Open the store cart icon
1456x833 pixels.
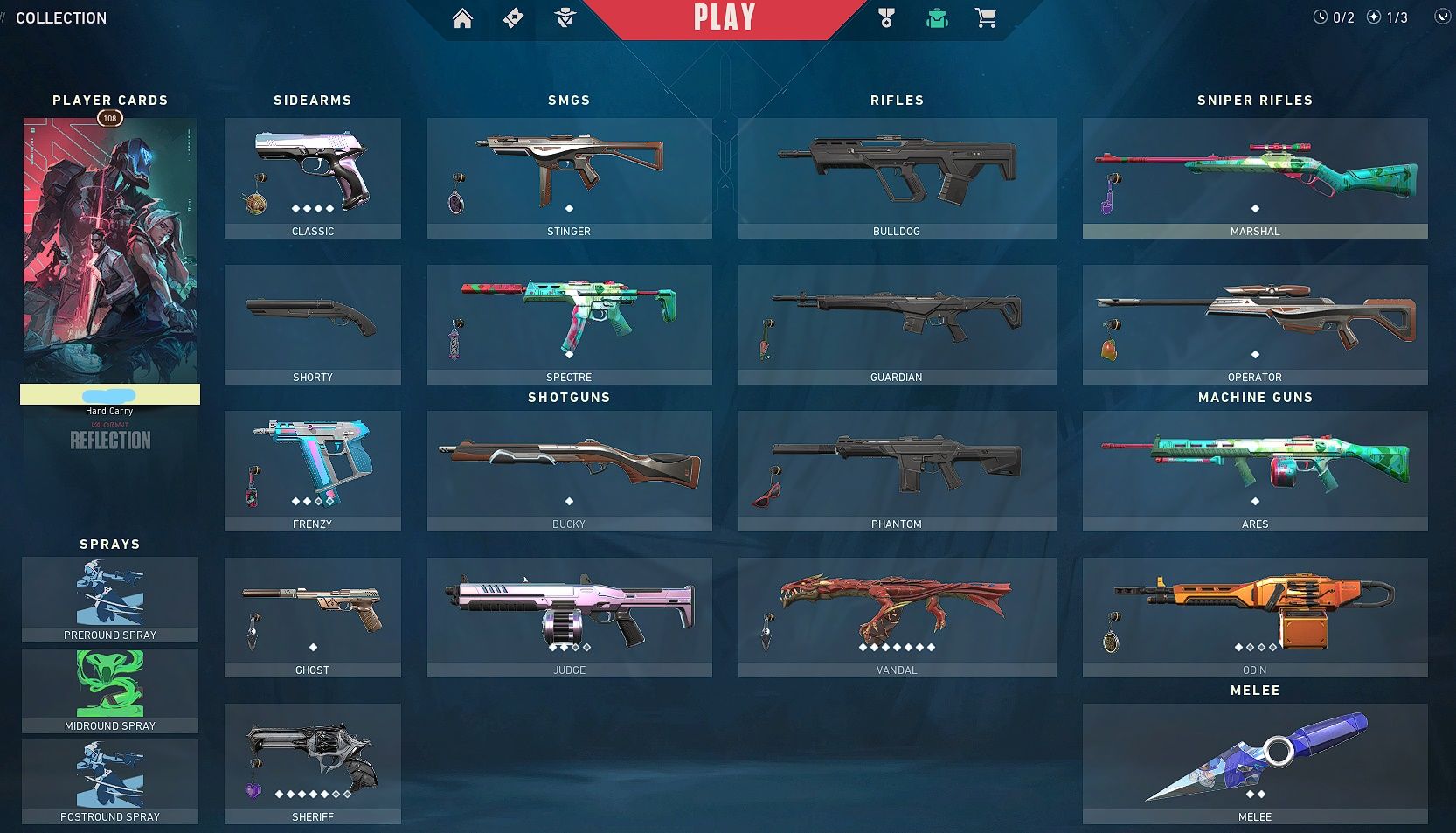985,18
